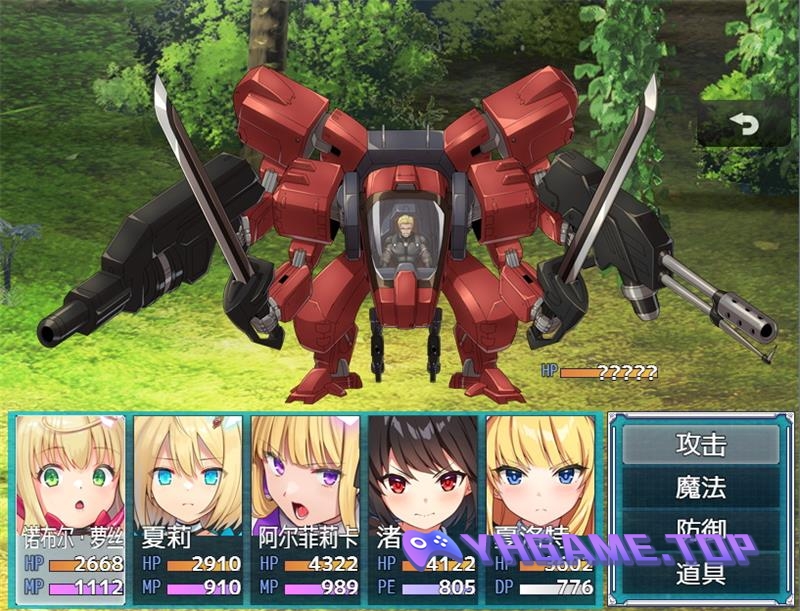The width and height of the screenshot is (800, 611).
Task: Open the 魔法 (Magic) command menu
Action: [x=700, y=488]
